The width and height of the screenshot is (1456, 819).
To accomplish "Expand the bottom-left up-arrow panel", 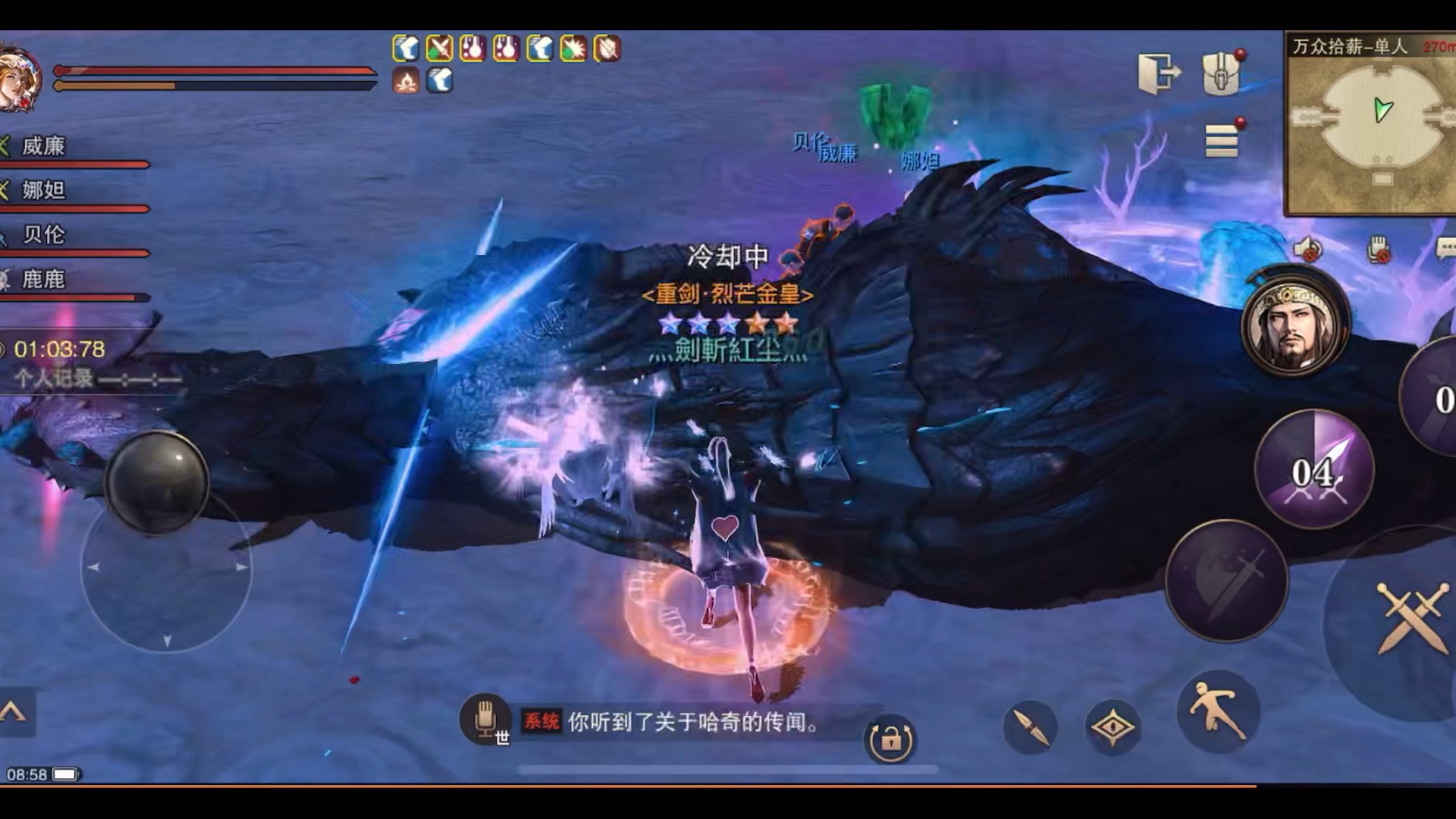I will click(x=14, y=711).
